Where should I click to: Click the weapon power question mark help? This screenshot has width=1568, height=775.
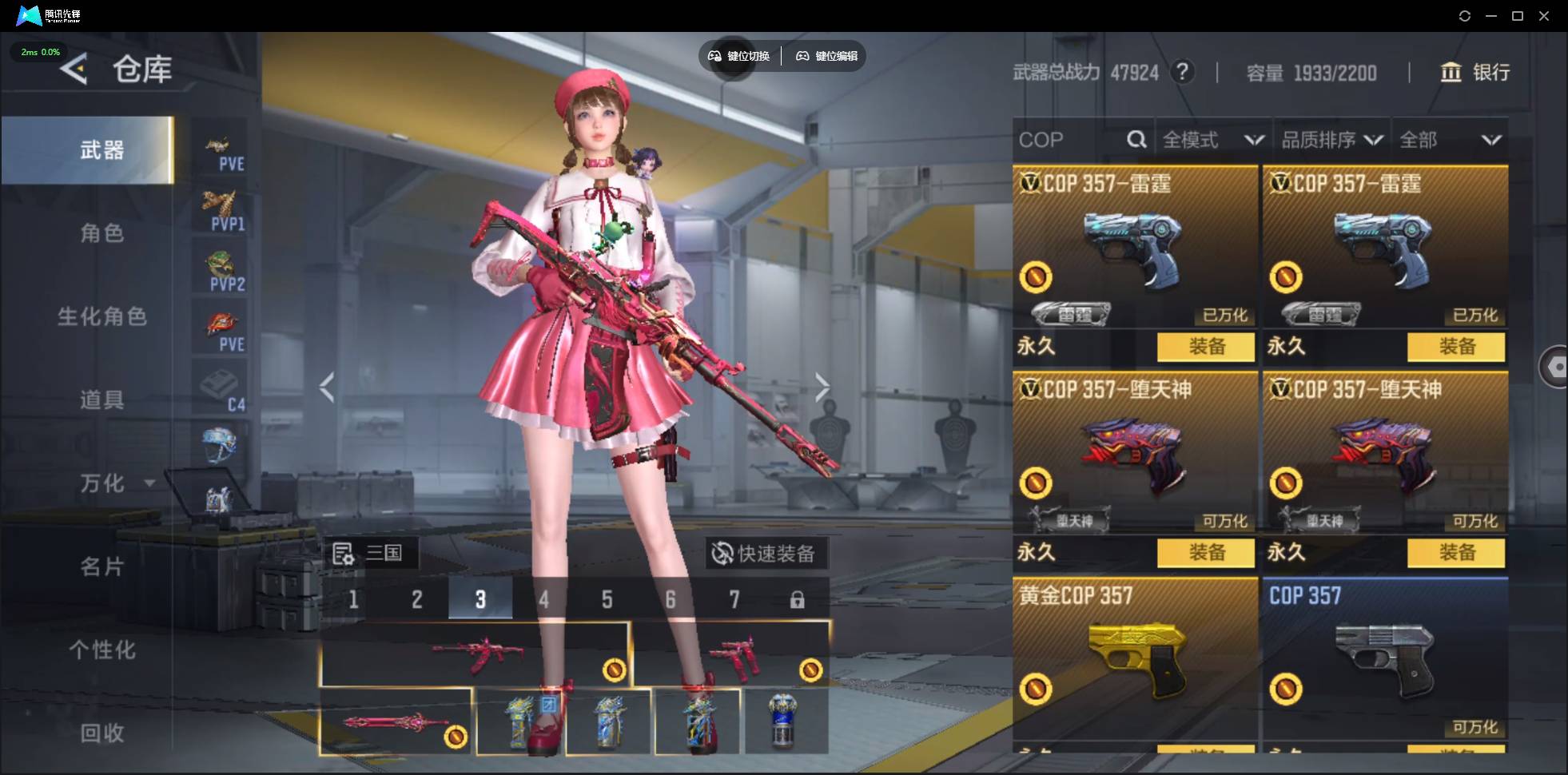tap(1182, 73)
